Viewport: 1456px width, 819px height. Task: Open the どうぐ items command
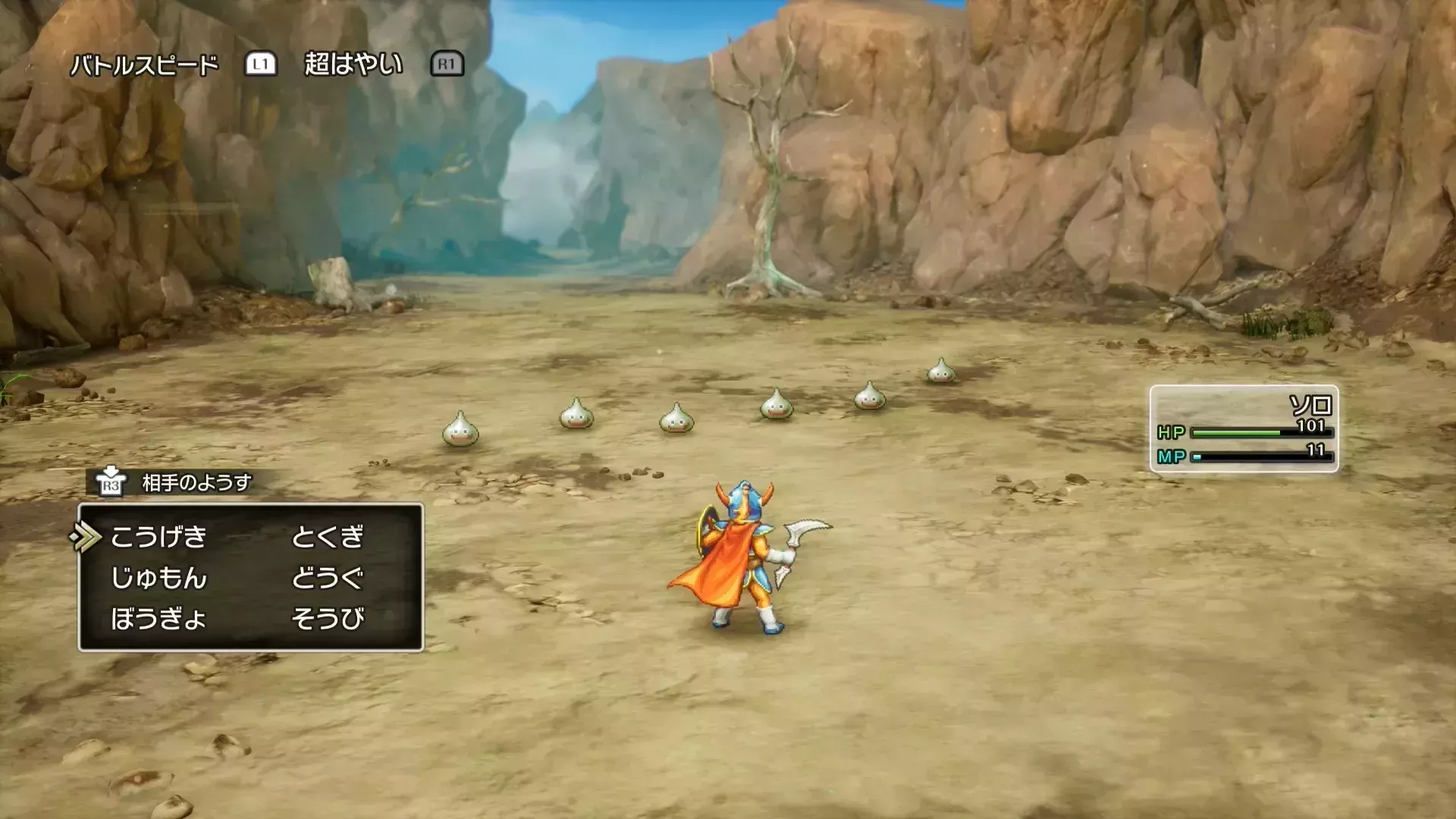point(328,578)
